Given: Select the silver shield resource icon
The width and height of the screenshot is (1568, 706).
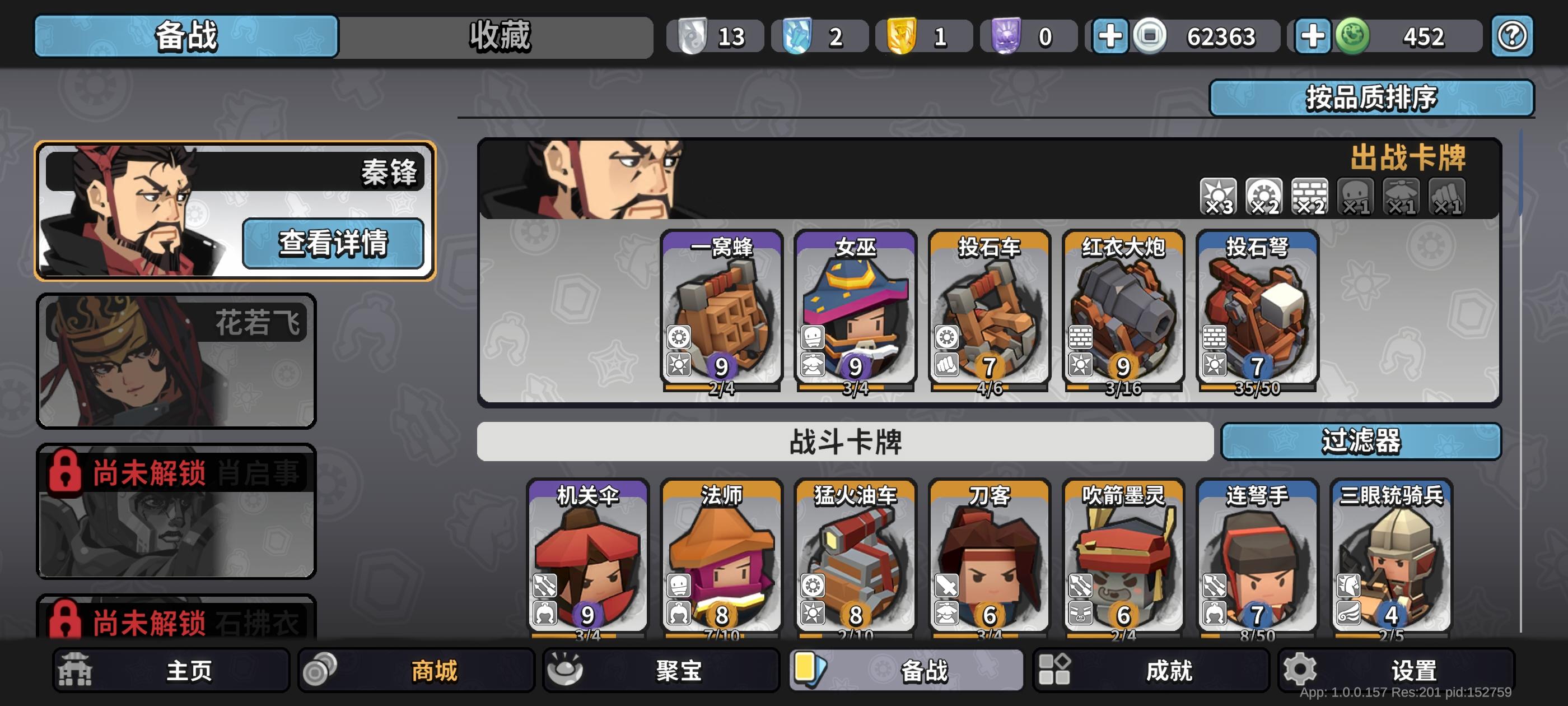Looking at the screenshot, I should [x=692, y=35].
